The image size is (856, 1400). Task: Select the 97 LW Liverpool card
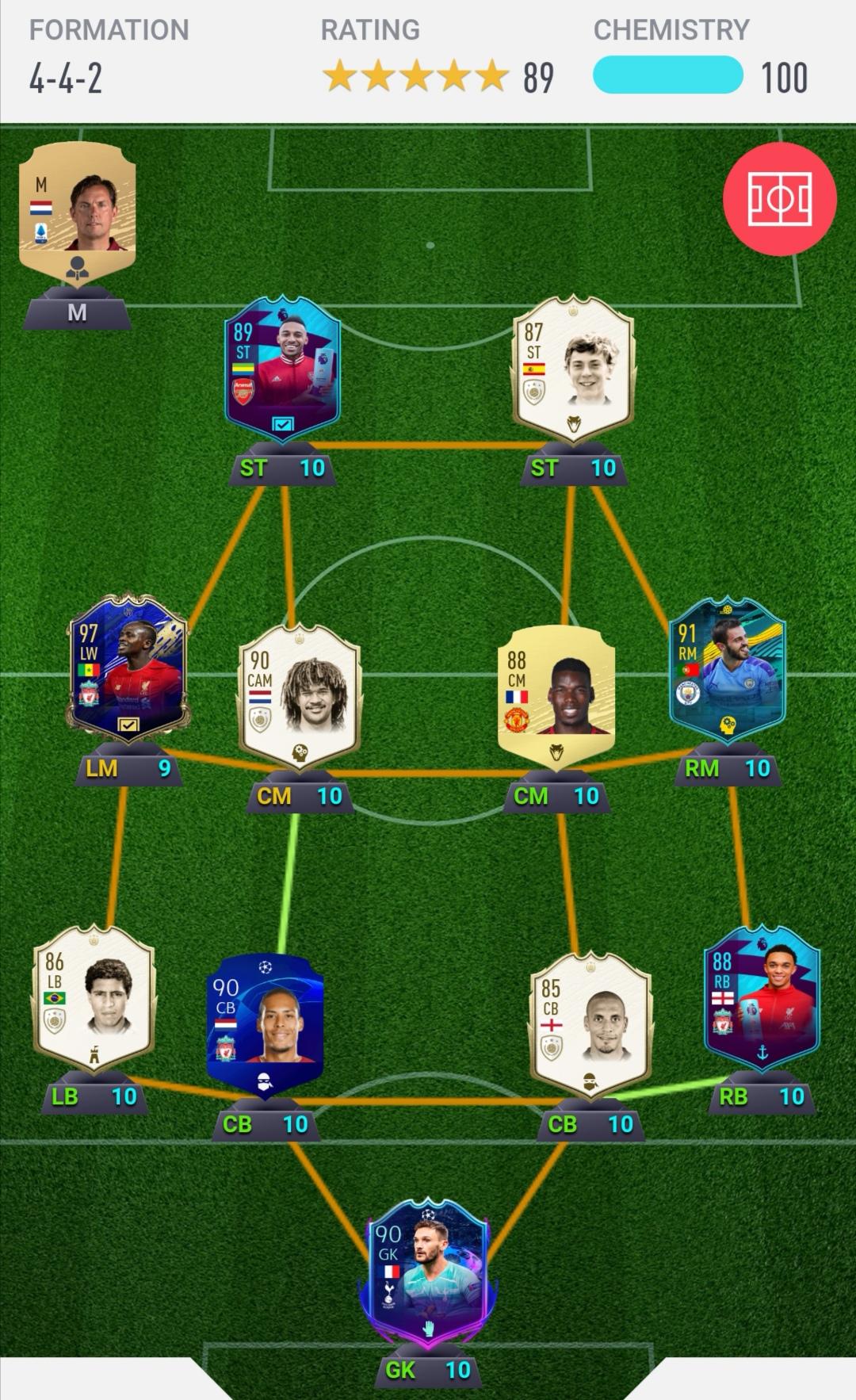tap(128, 664)
